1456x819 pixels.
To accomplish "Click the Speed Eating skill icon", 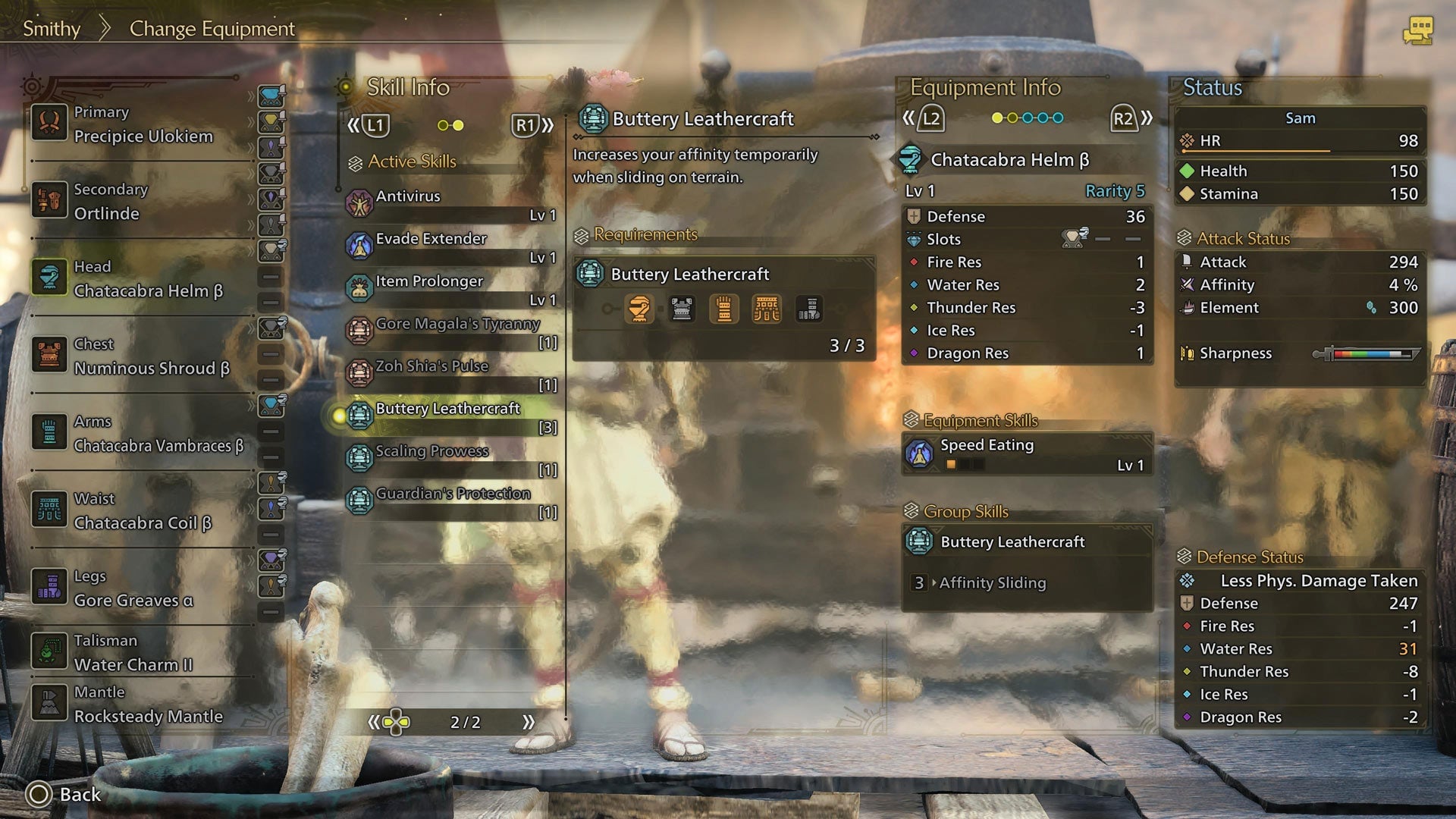I will (x=920, y=455).
